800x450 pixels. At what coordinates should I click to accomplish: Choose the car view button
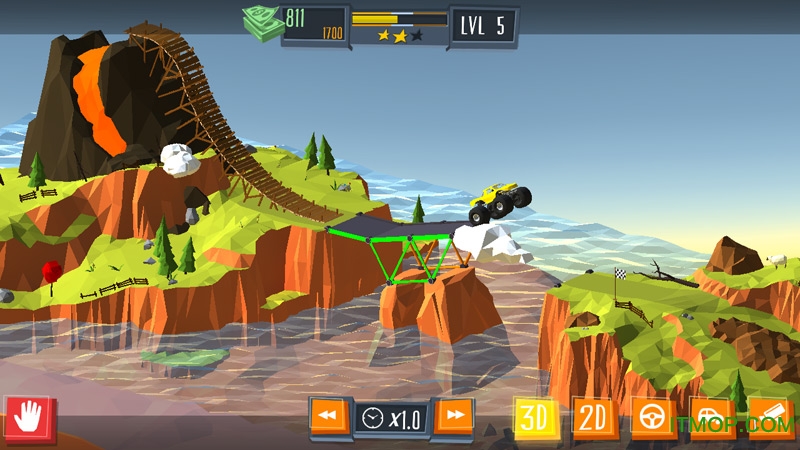click(x=711, y=417)
